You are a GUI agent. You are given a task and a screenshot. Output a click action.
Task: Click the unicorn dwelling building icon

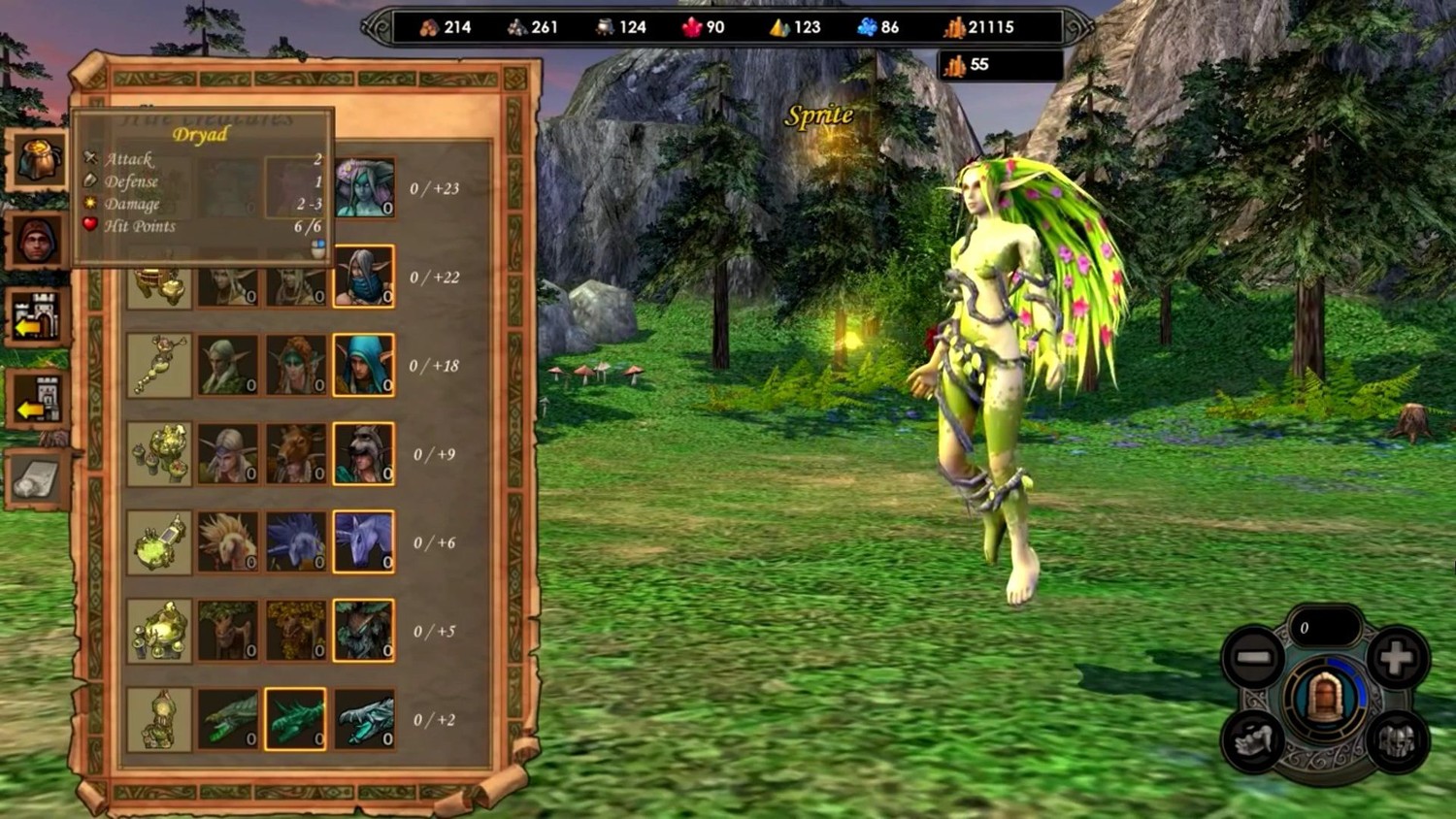click(x=159, y=541)
